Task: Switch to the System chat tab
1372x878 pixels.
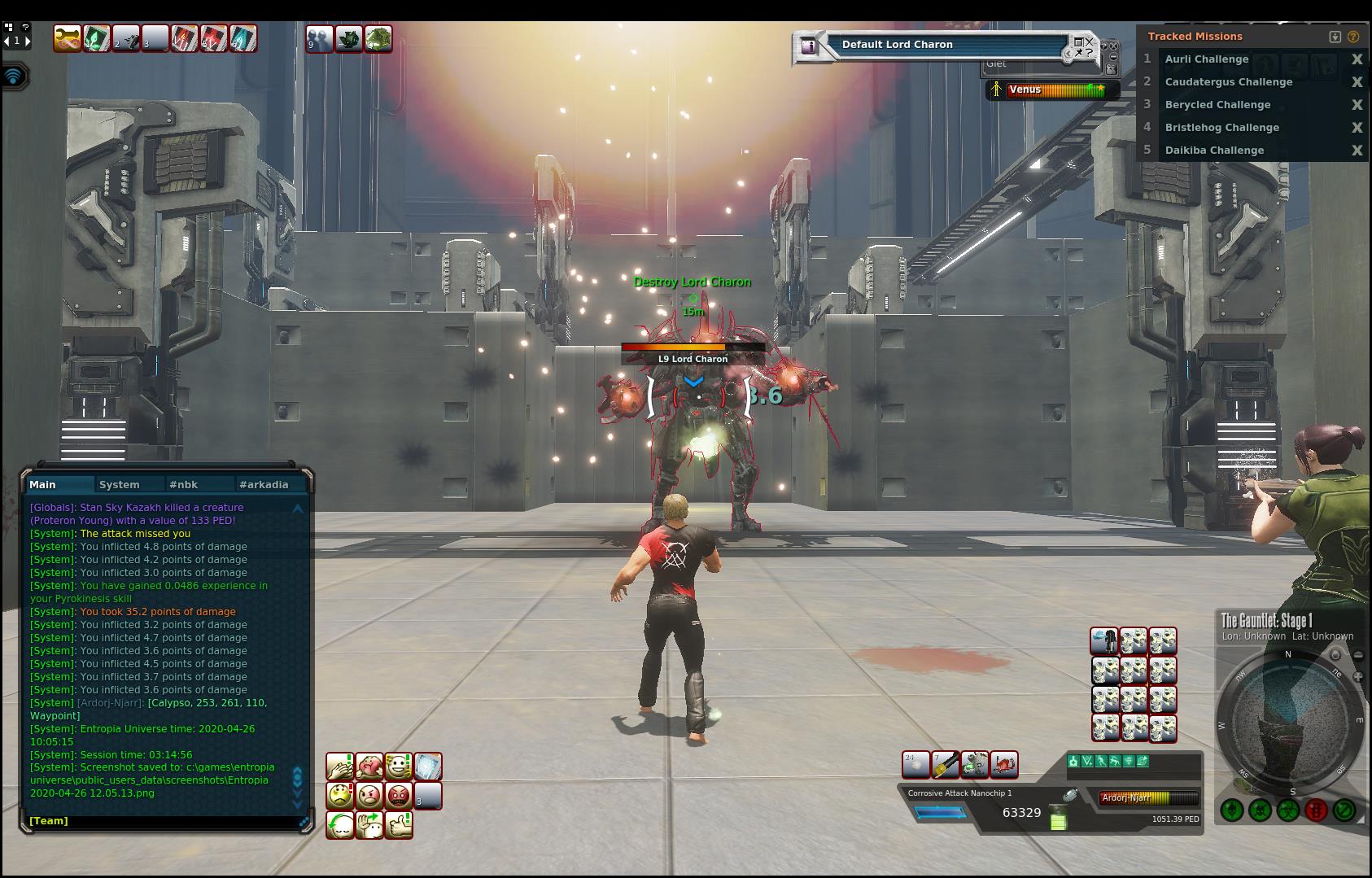Action: (120, 484)
